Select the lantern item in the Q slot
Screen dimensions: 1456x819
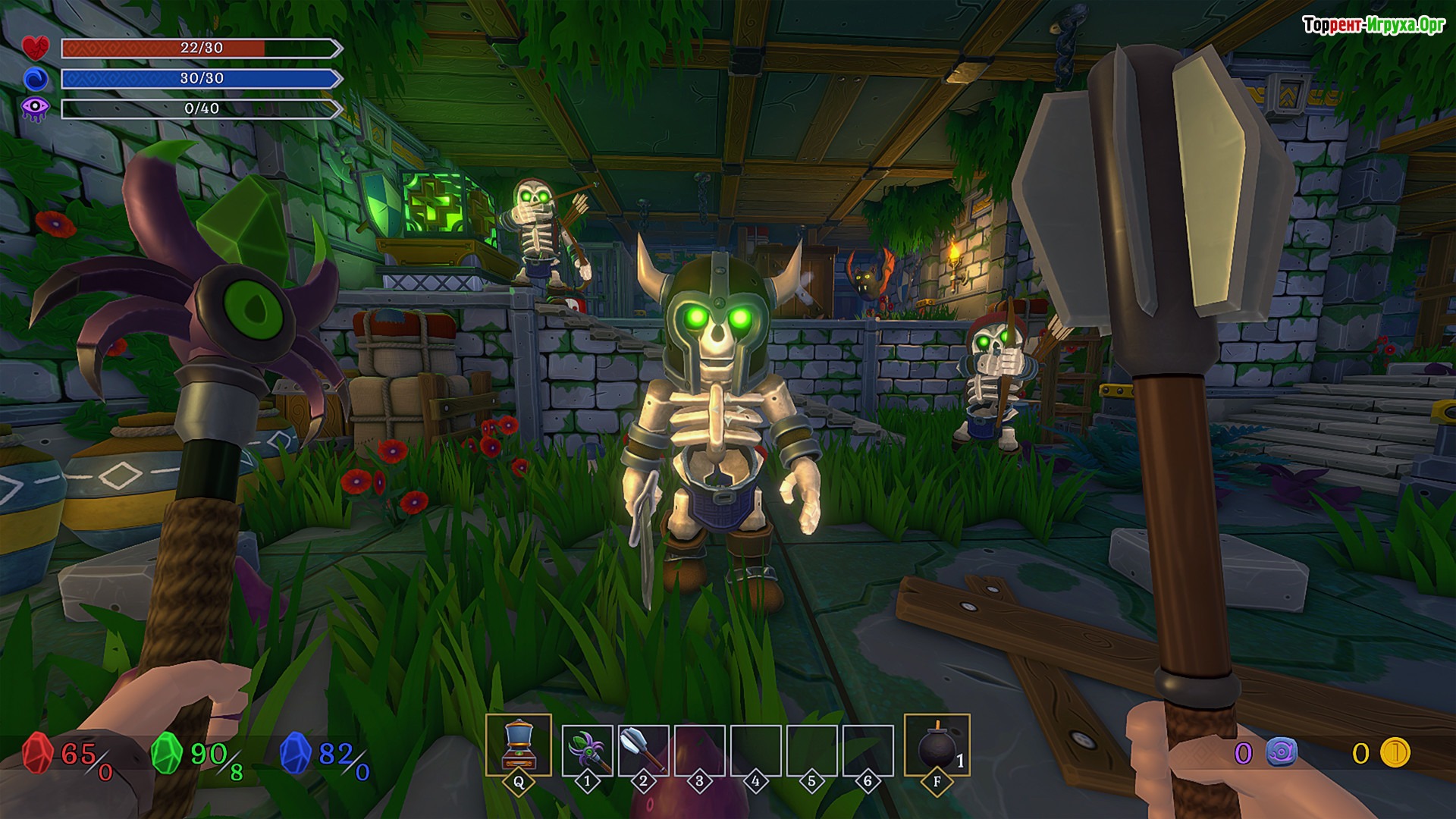(x=519, y=745)
